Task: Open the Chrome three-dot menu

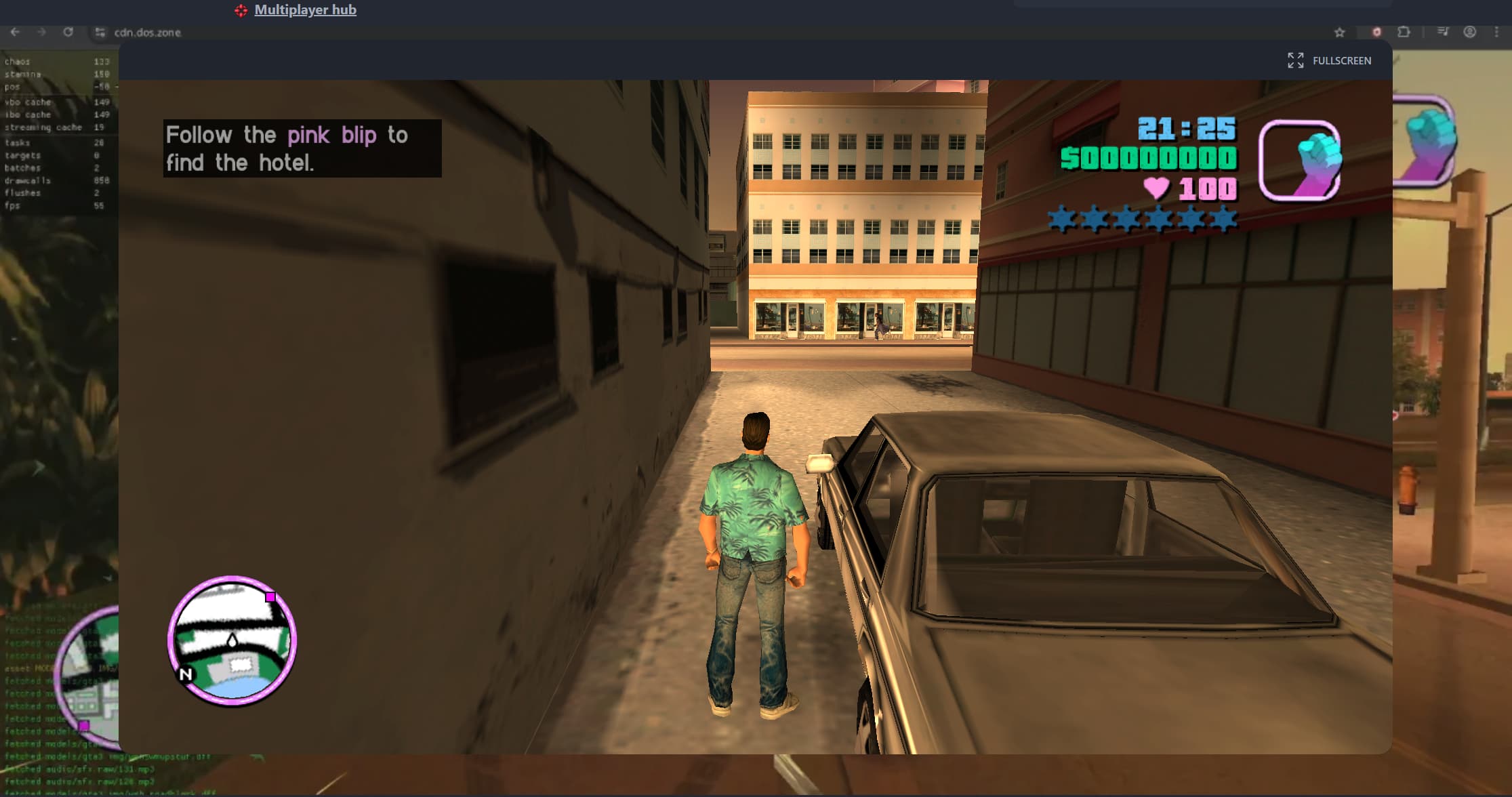Action: (x=1497, y=32)
